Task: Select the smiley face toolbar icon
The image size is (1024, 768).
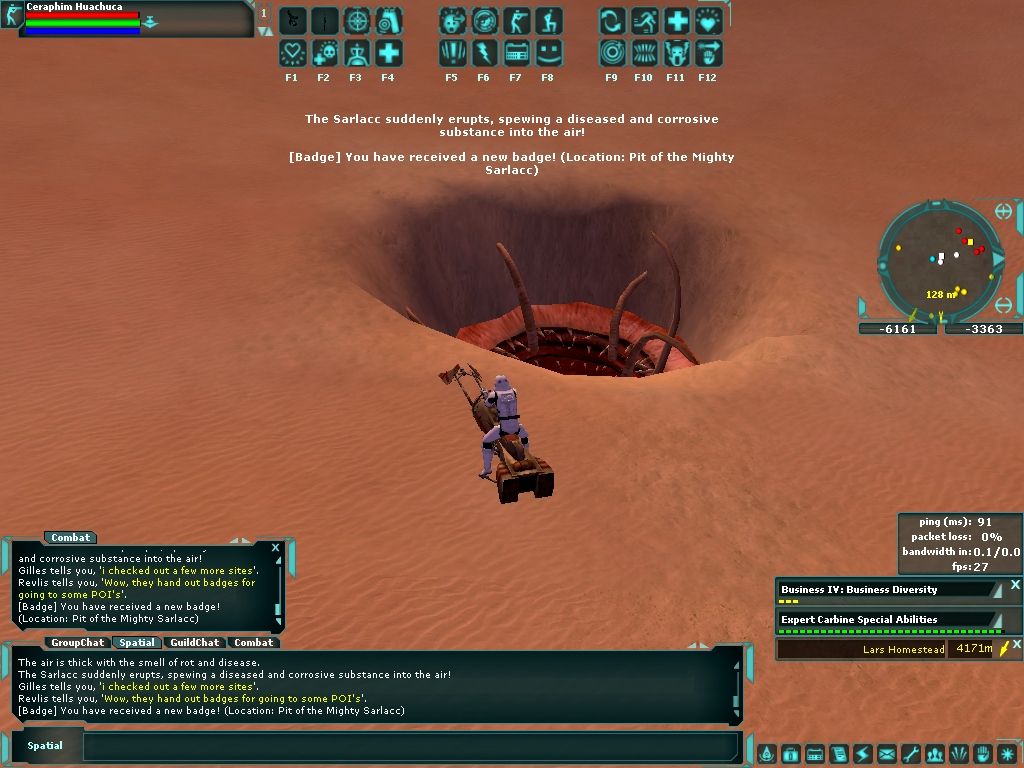Action: (x=549, y=53)
